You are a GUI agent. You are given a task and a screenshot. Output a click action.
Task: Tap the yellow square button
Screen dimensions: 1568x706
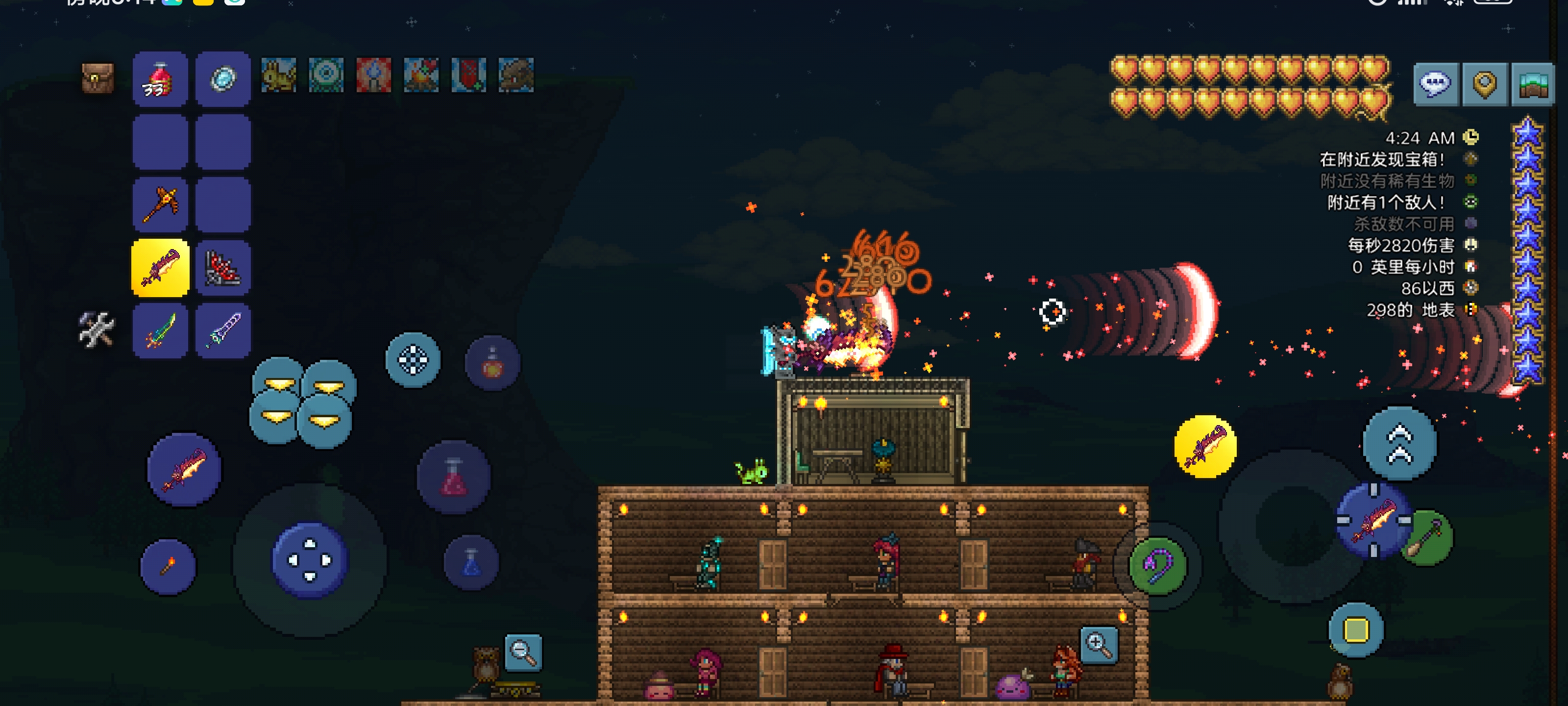[1355, 630]
